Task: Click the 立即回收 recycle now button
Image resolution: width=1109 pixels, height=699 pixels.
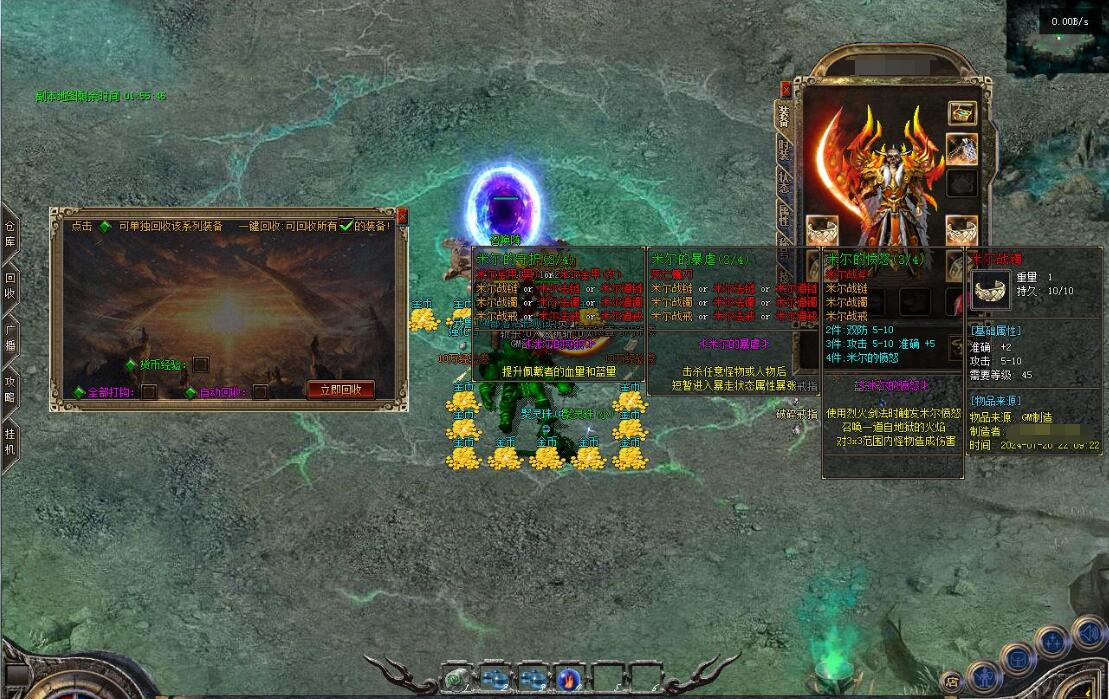Action: [x=341, y=390]
